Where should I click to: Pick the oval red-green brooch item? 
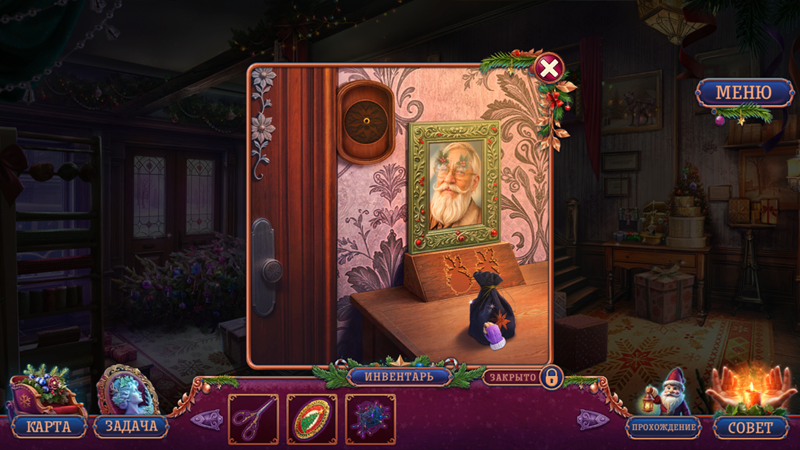[312, 418]
